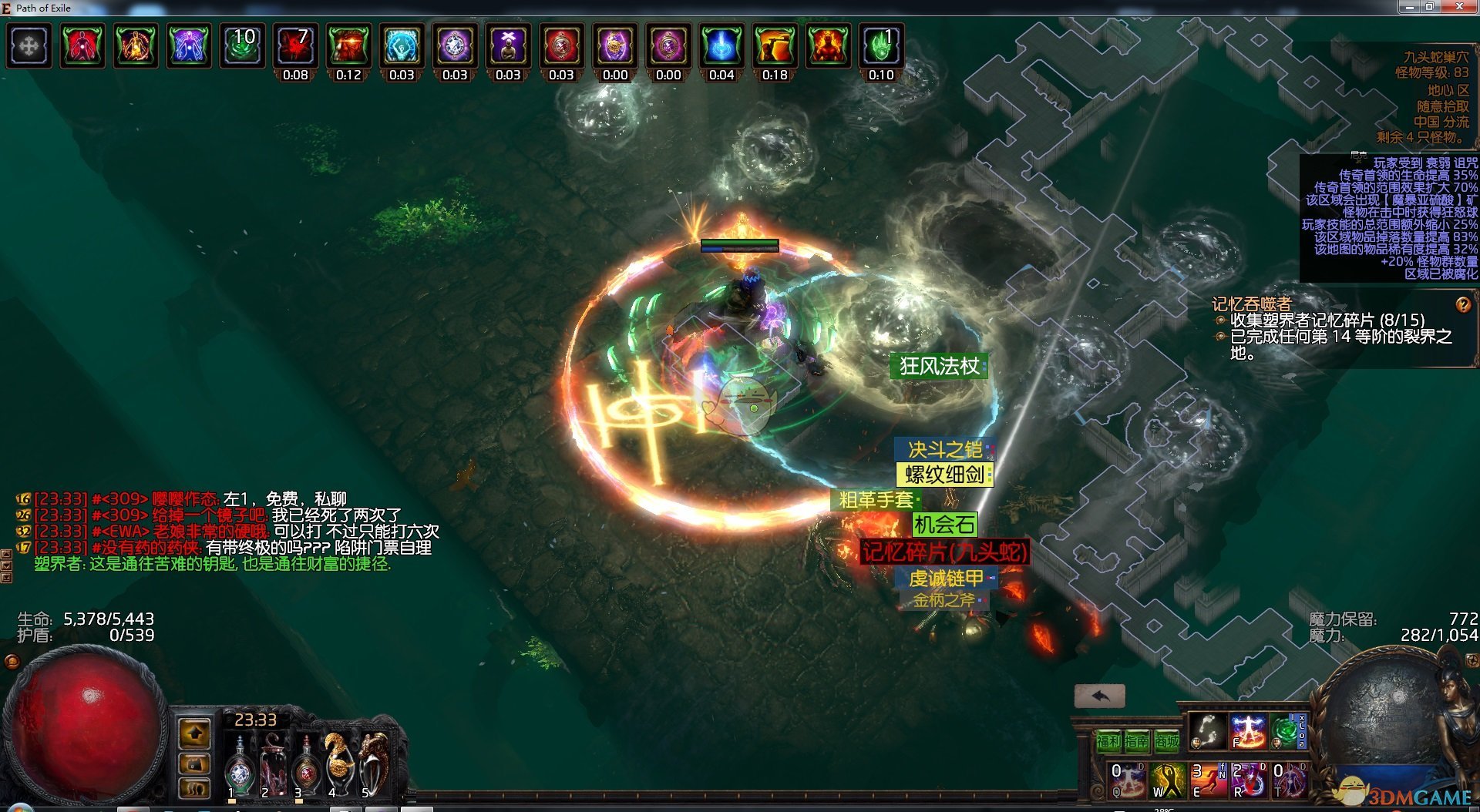Viewport: 1480px width, 812px height.
Task: Pick up the 机会石 loot label
Action: [x=944, y=525]
